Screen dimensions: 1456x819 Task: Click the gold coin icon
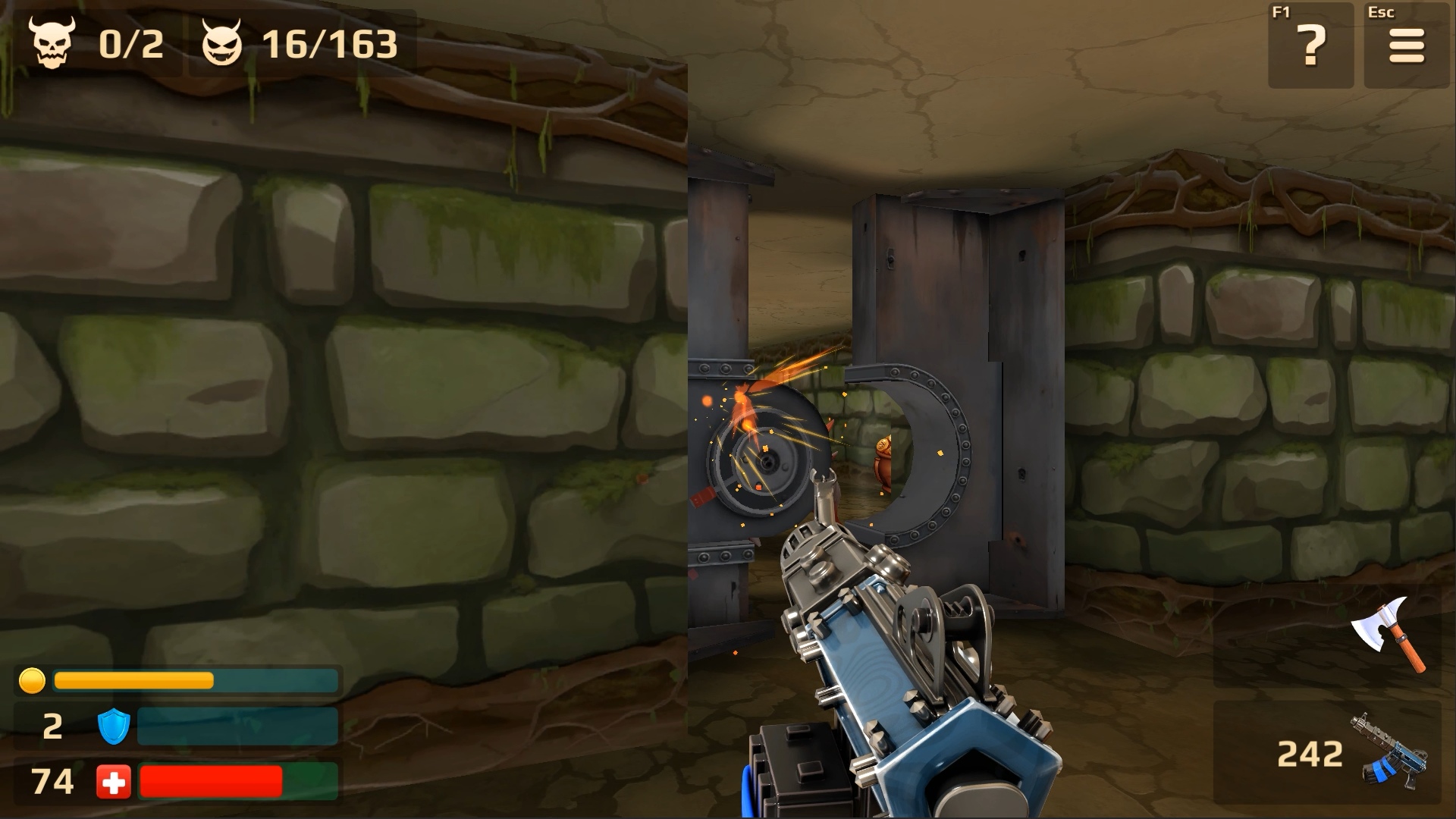pos(31,682)
